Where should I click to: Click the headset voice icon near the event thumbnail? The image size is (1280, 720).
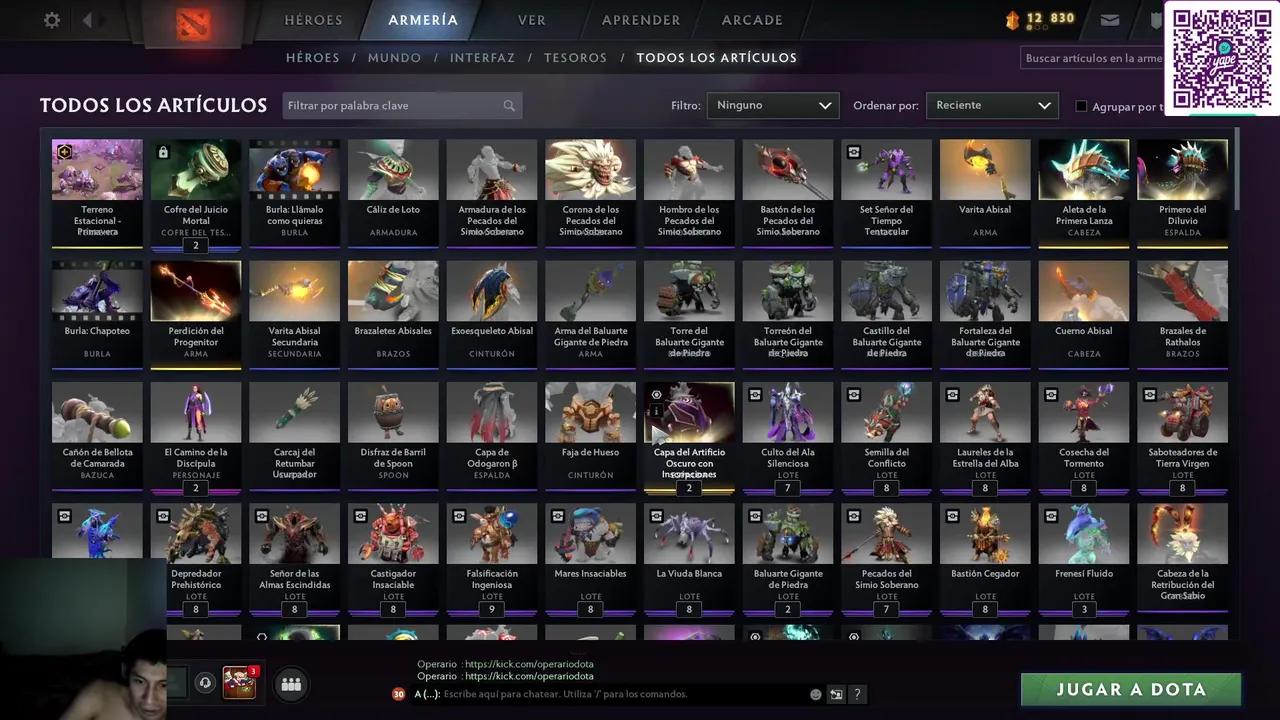[x=205, y=682]
